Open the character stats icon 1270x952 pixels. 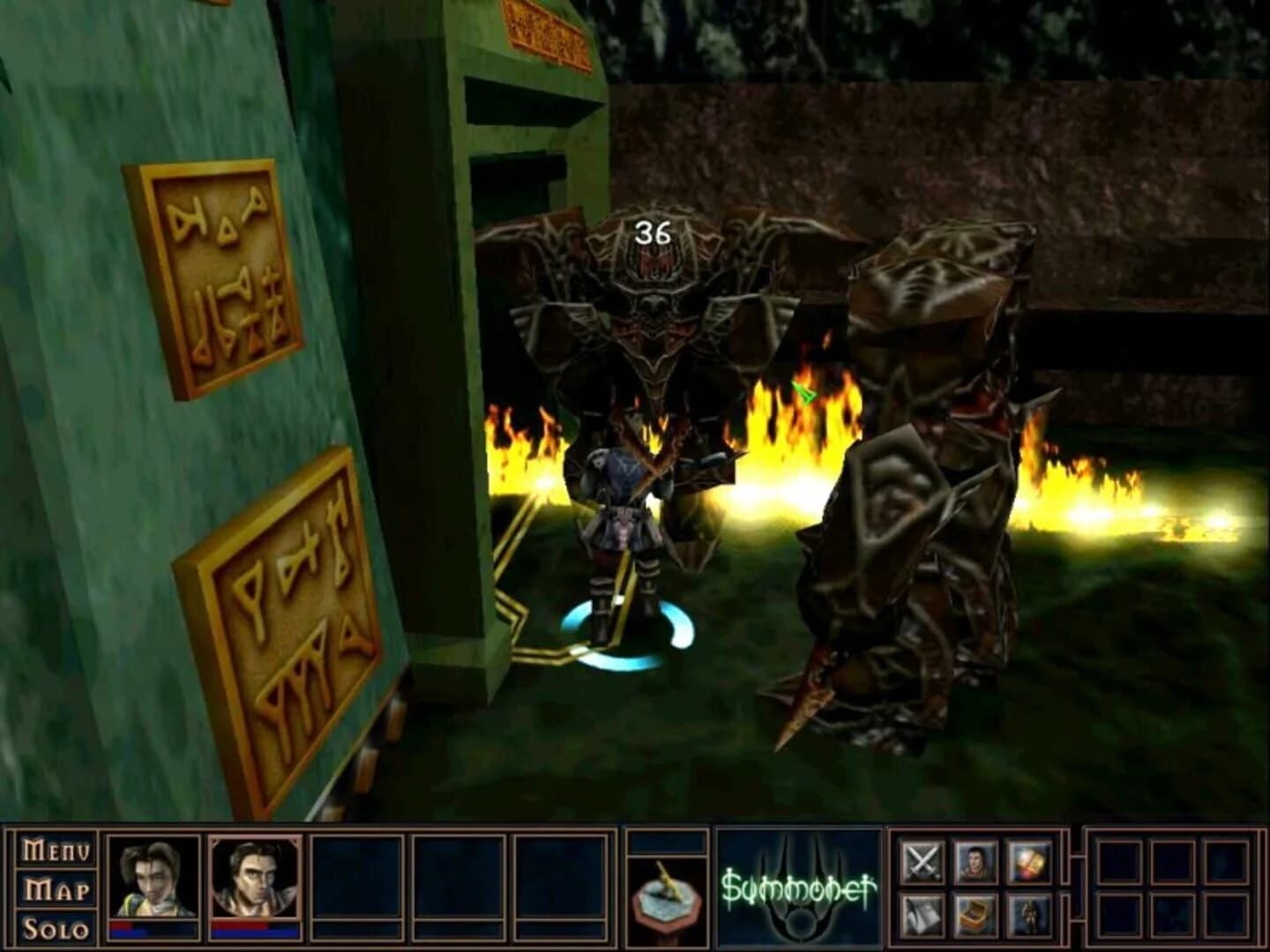(x=975, y=861)
